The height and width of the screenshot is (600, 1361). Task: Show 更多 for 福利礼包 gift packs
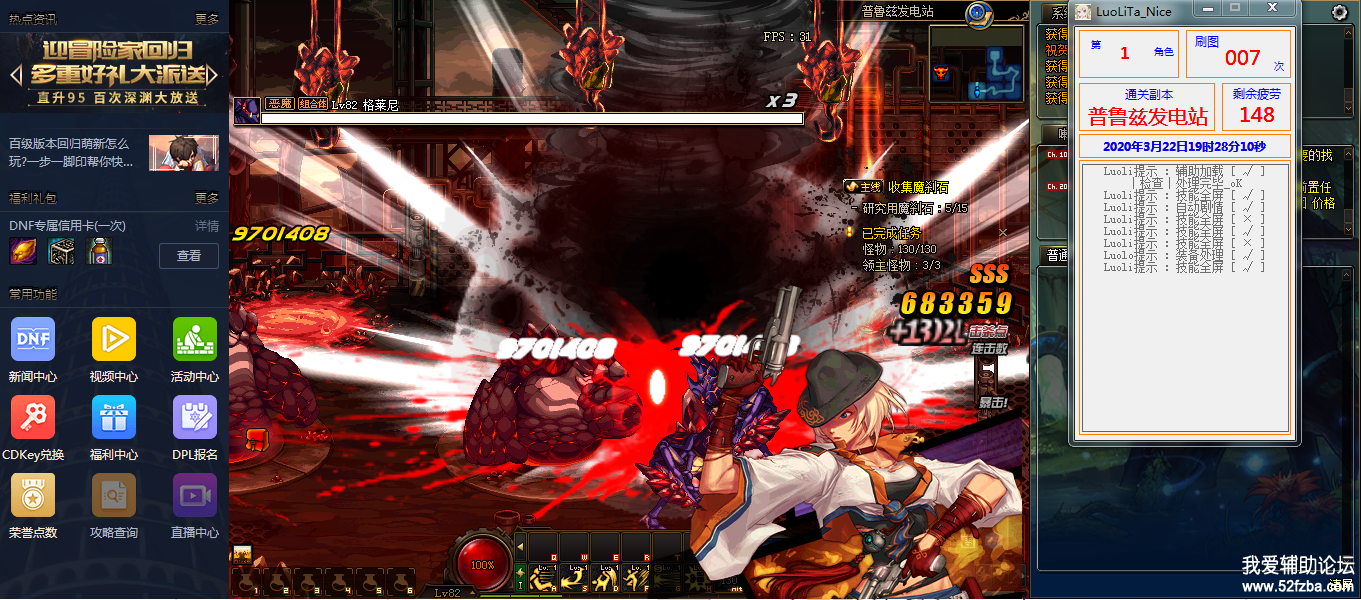pos(207,198)
